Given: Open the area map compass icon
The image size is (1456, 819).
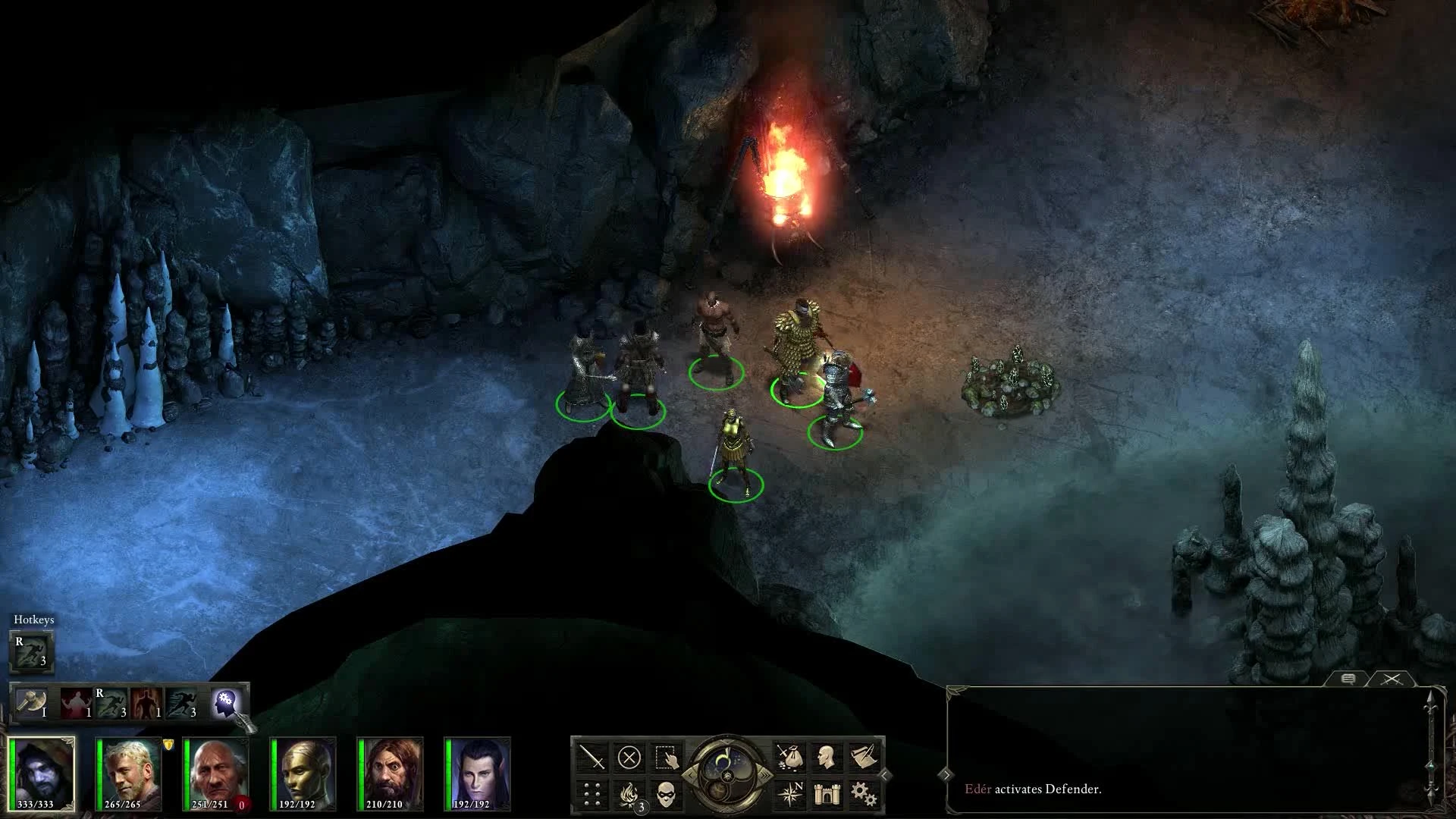Looking at the screenshot, I should tap(791, 794).
